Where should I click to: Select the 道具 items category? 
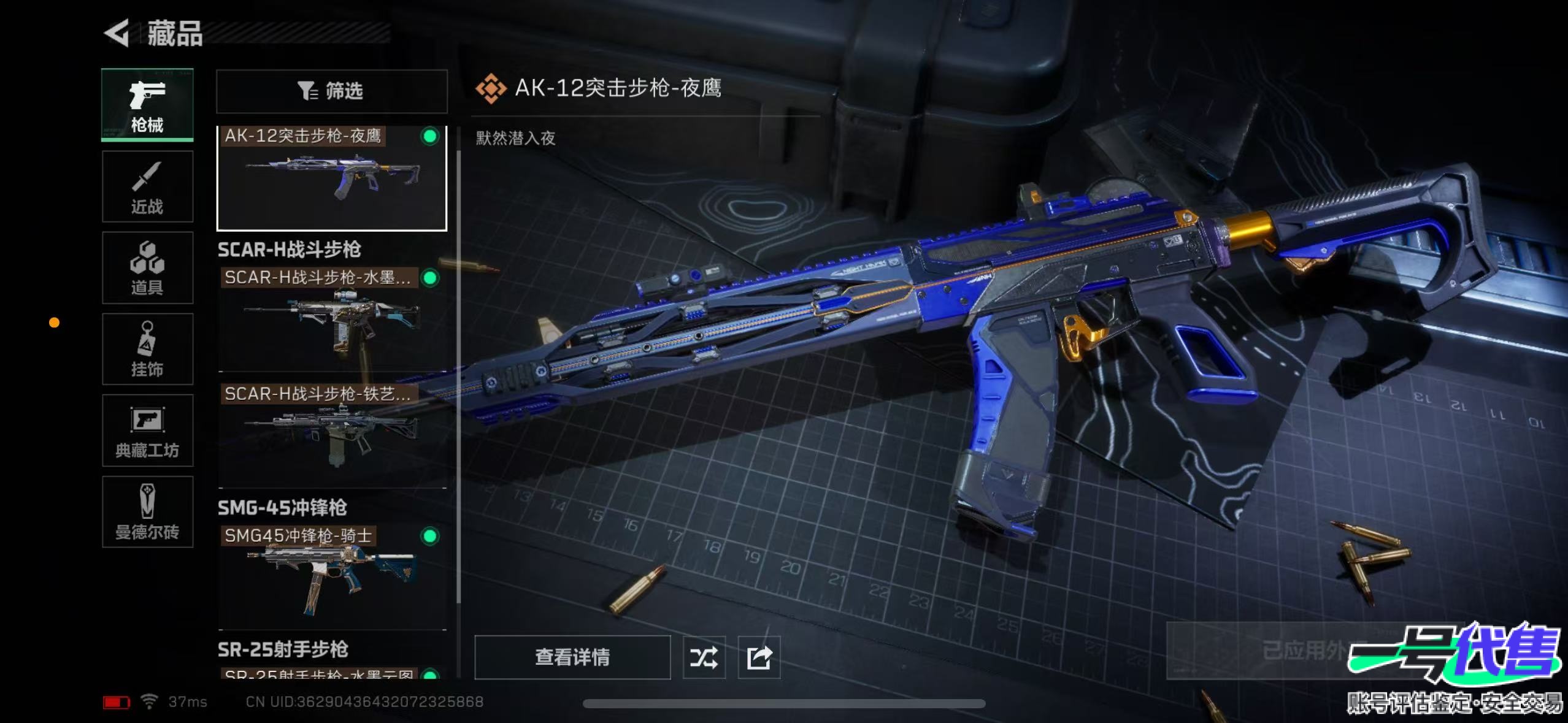coord(147,268)
